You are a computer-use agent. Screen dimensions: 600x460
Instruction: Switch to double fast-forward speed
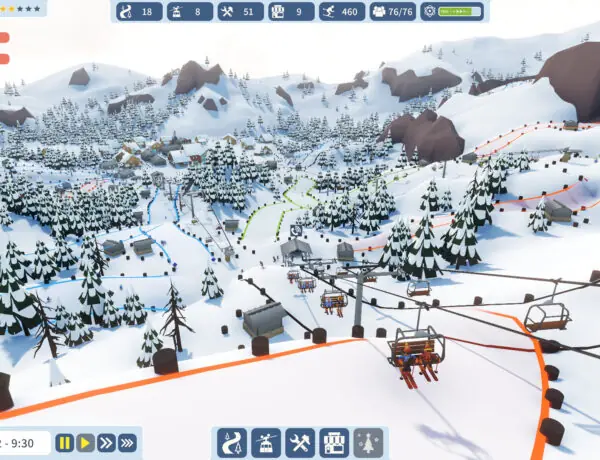pyautogui.click(x=107, y=442)
